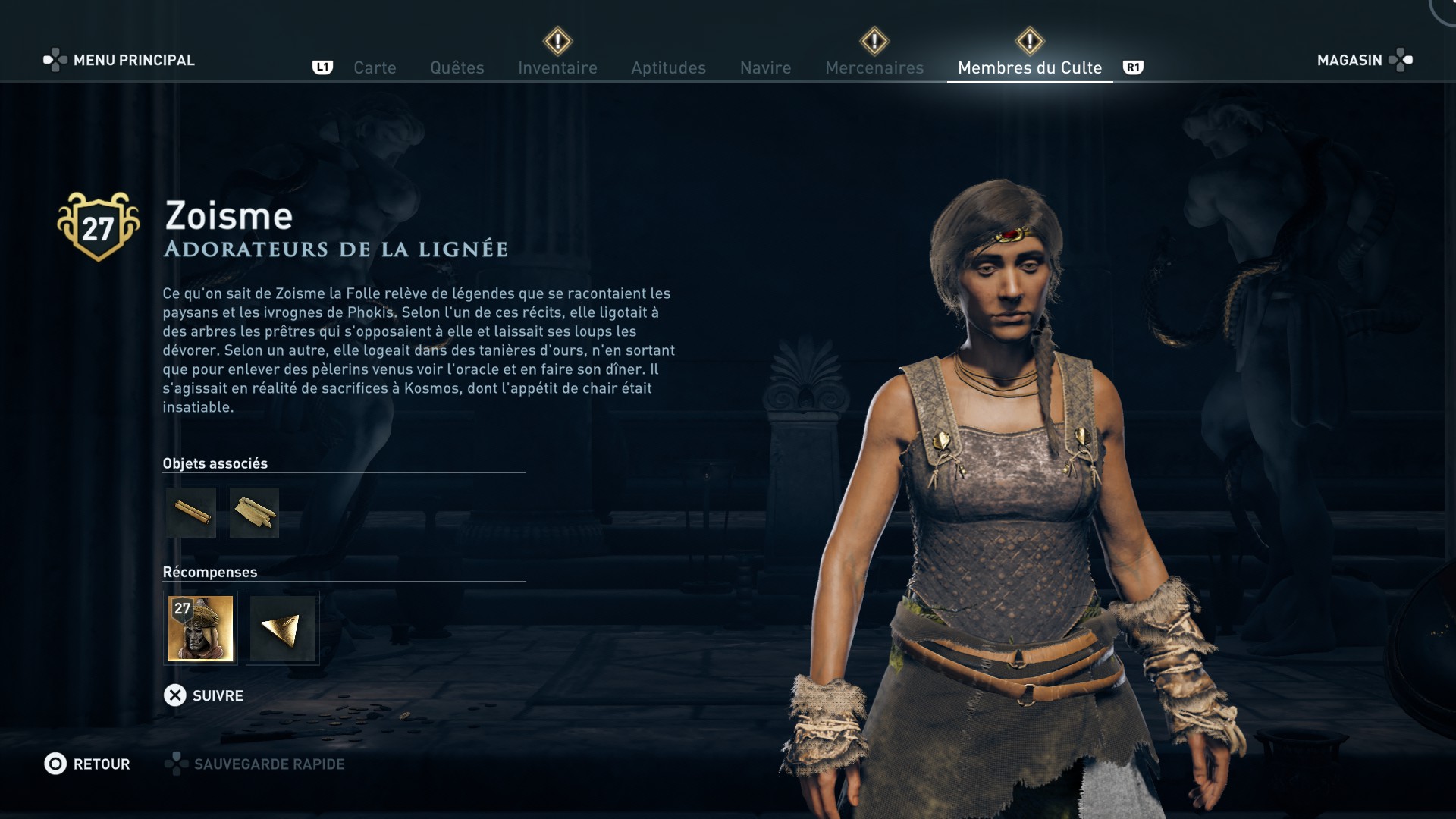Choose the level 27 helmet reward
Screen dimensions: 1456x819
[x=200, y=628]
